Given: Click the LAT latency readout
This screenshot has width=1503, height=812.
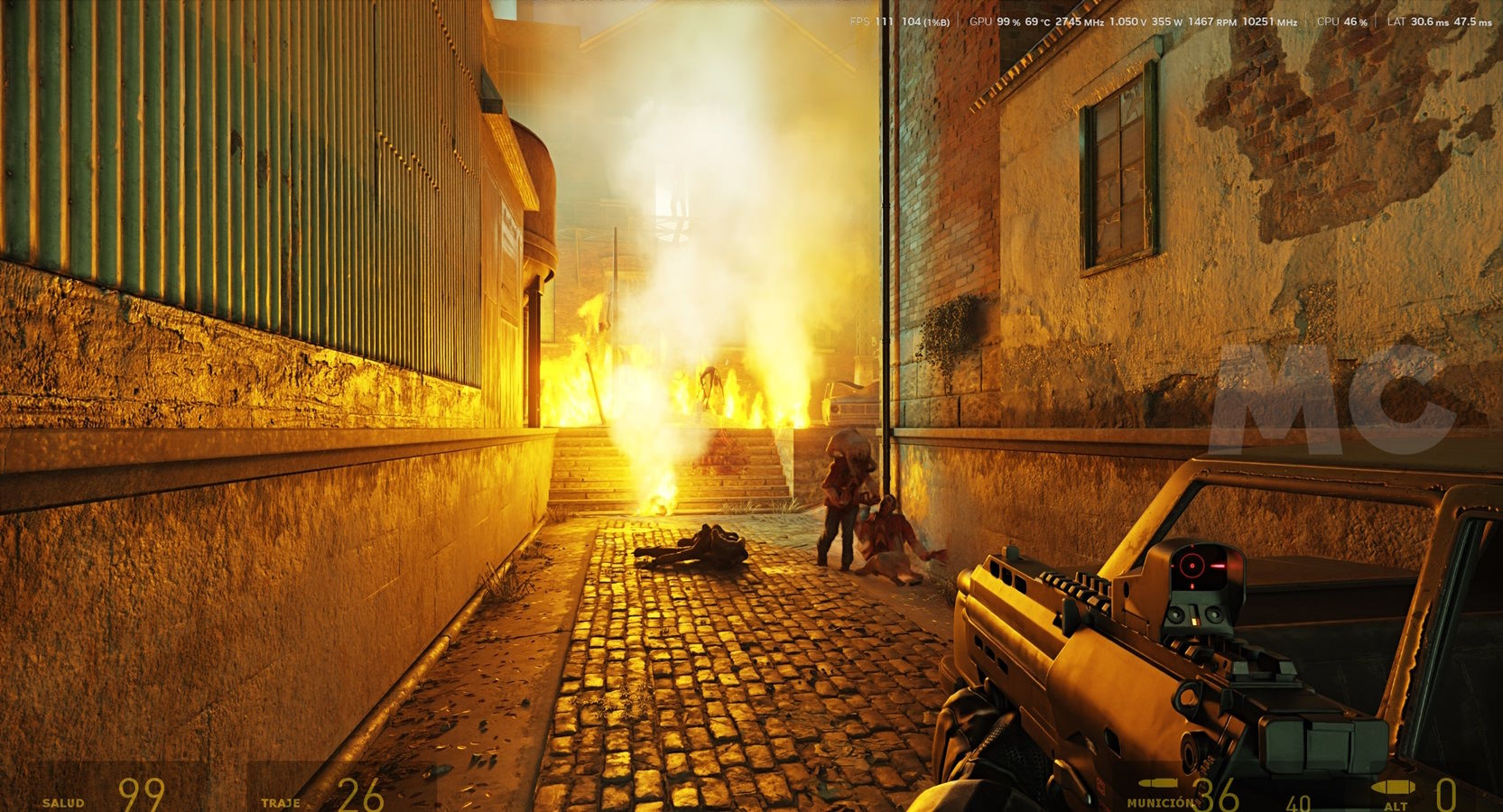Looking at the screenshot, I should [1429, 19].
